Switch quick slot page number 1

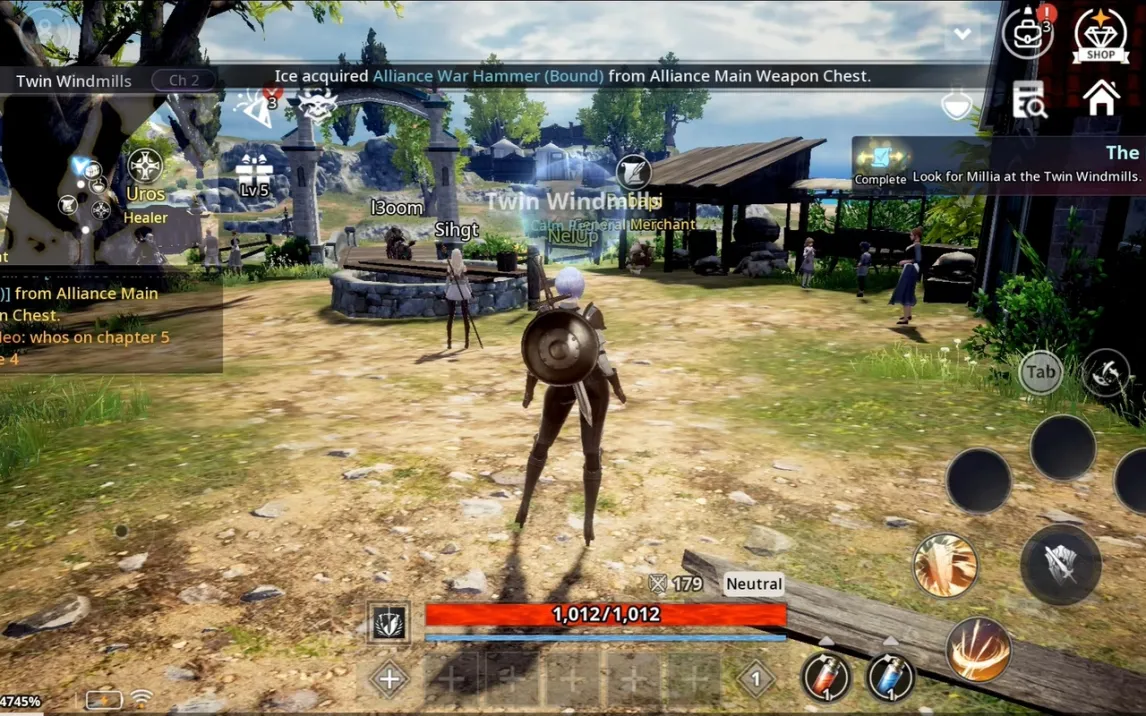[x=756, y=679]
